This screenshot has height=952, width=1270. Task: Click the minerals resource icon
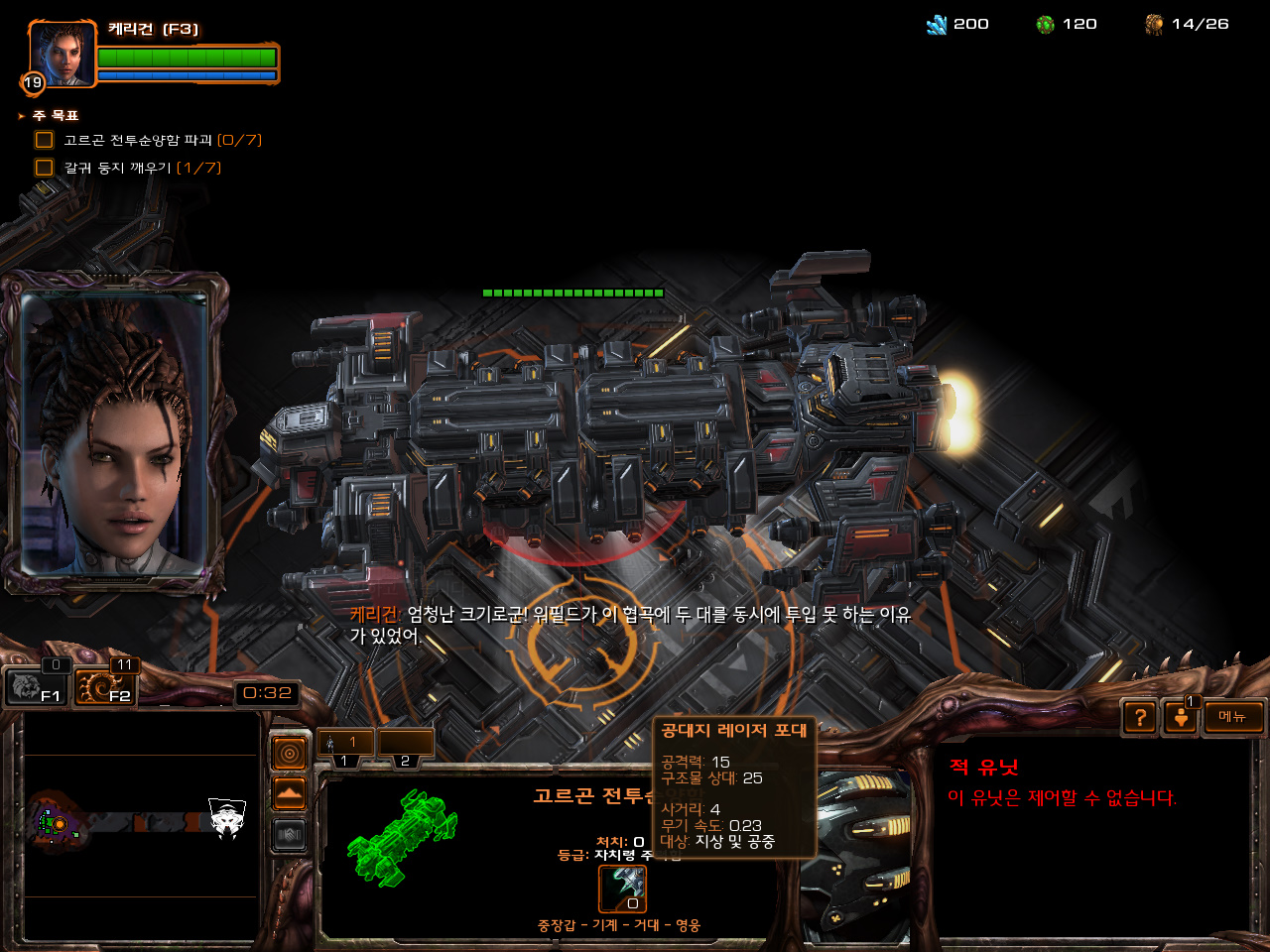tap(937, 25)
